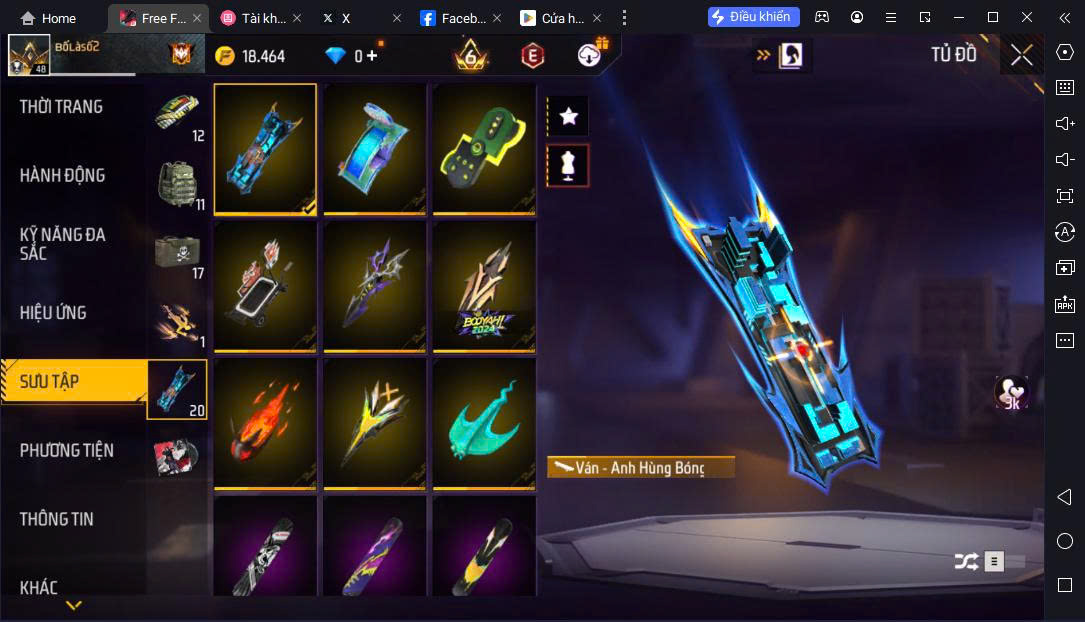This screenshot has width=1085, height=622.
Task: Select the mannequin outfit view button
Action: point(568,165)
